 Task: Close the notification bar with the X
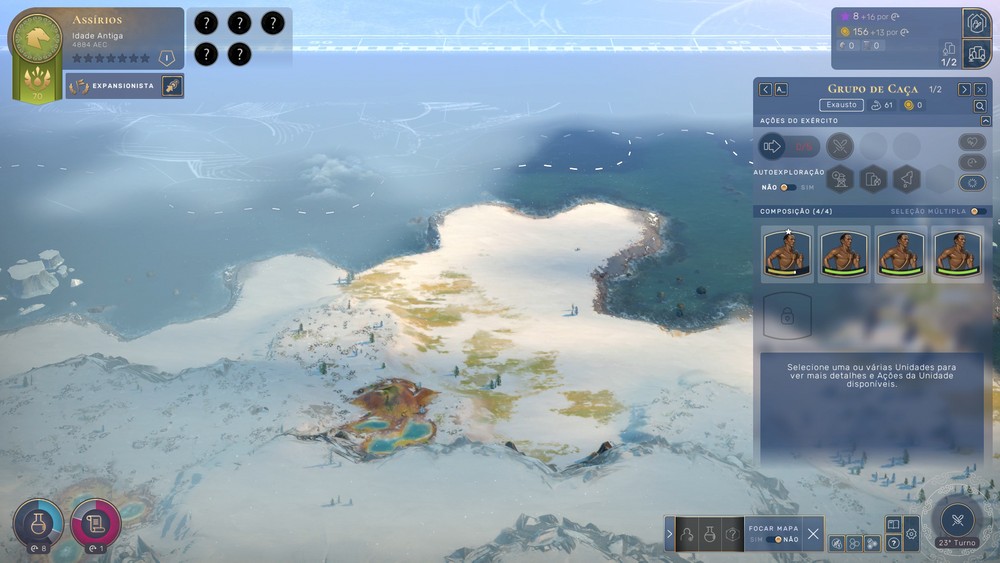point(813,534)
